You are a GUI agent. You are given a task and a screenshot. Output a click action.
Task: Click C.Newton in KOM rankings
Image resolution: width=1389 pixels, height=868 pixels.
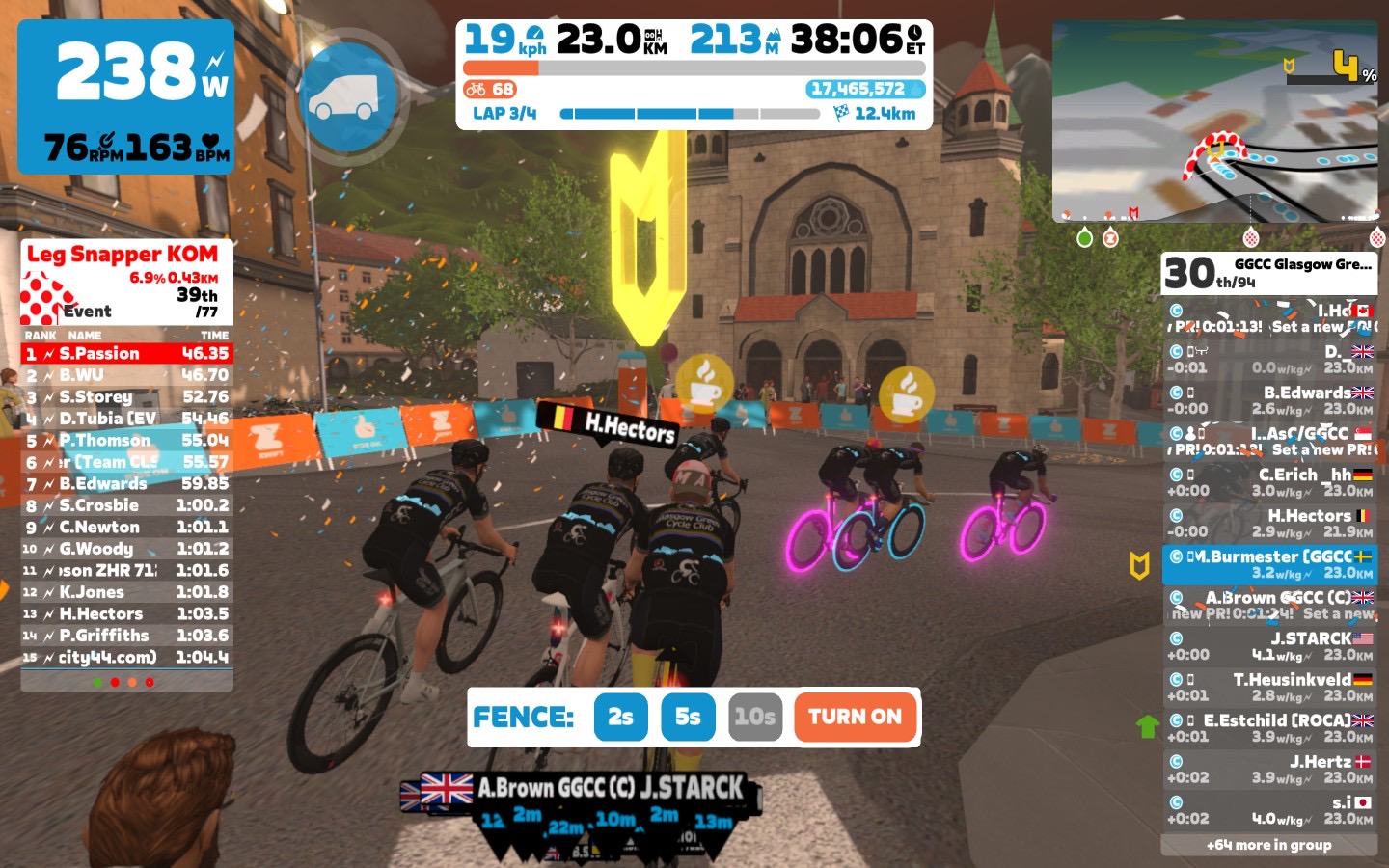click(x=126, y=527)
